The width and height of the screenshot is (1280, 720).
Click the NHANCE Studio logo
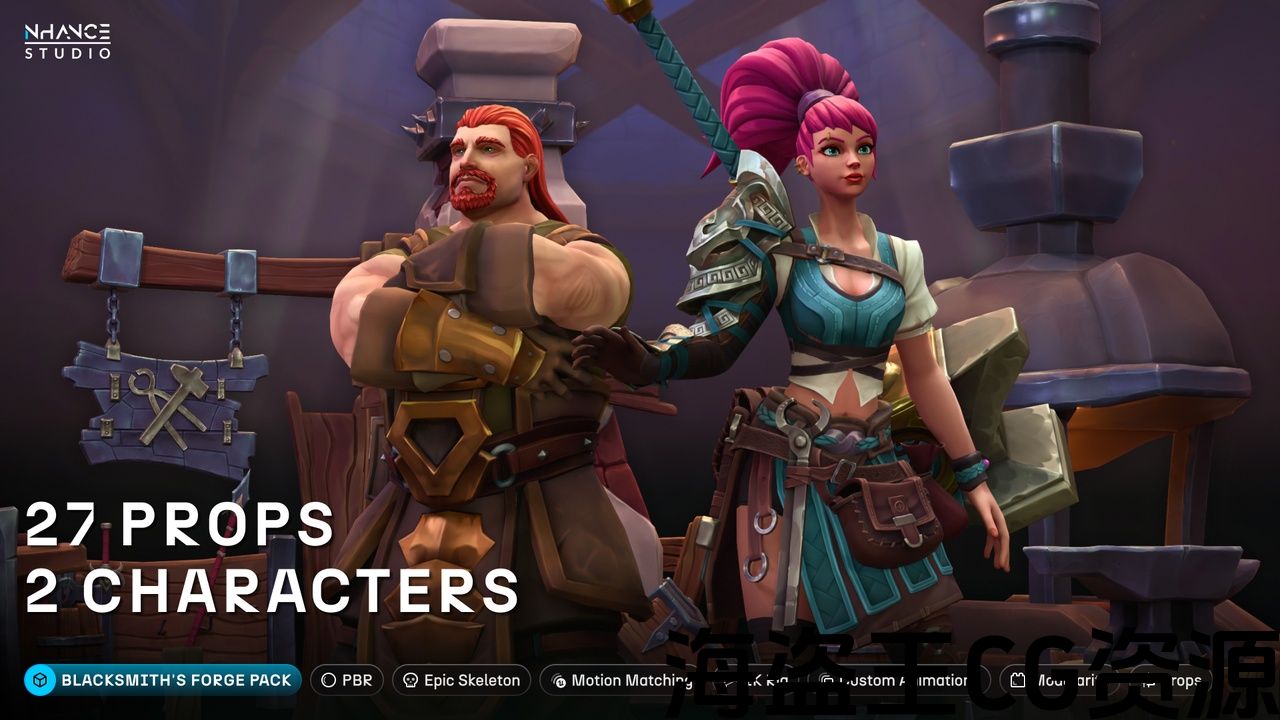tap(67, 41)
